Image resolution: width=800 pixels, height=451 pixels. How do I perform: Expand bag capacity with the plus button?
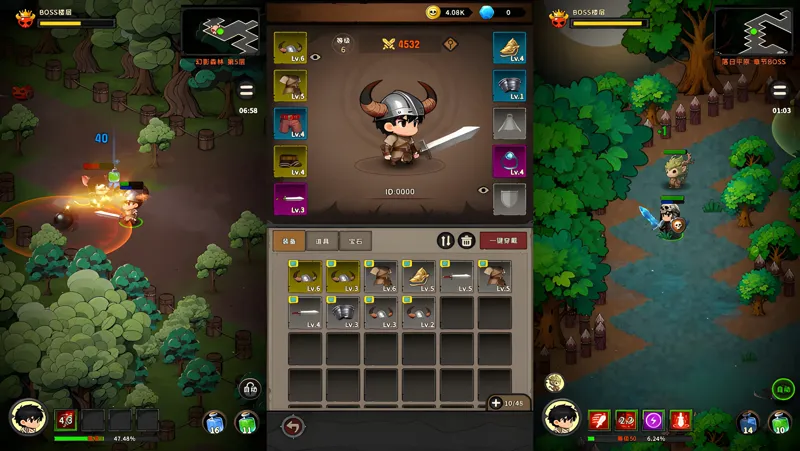pos(496,402)
